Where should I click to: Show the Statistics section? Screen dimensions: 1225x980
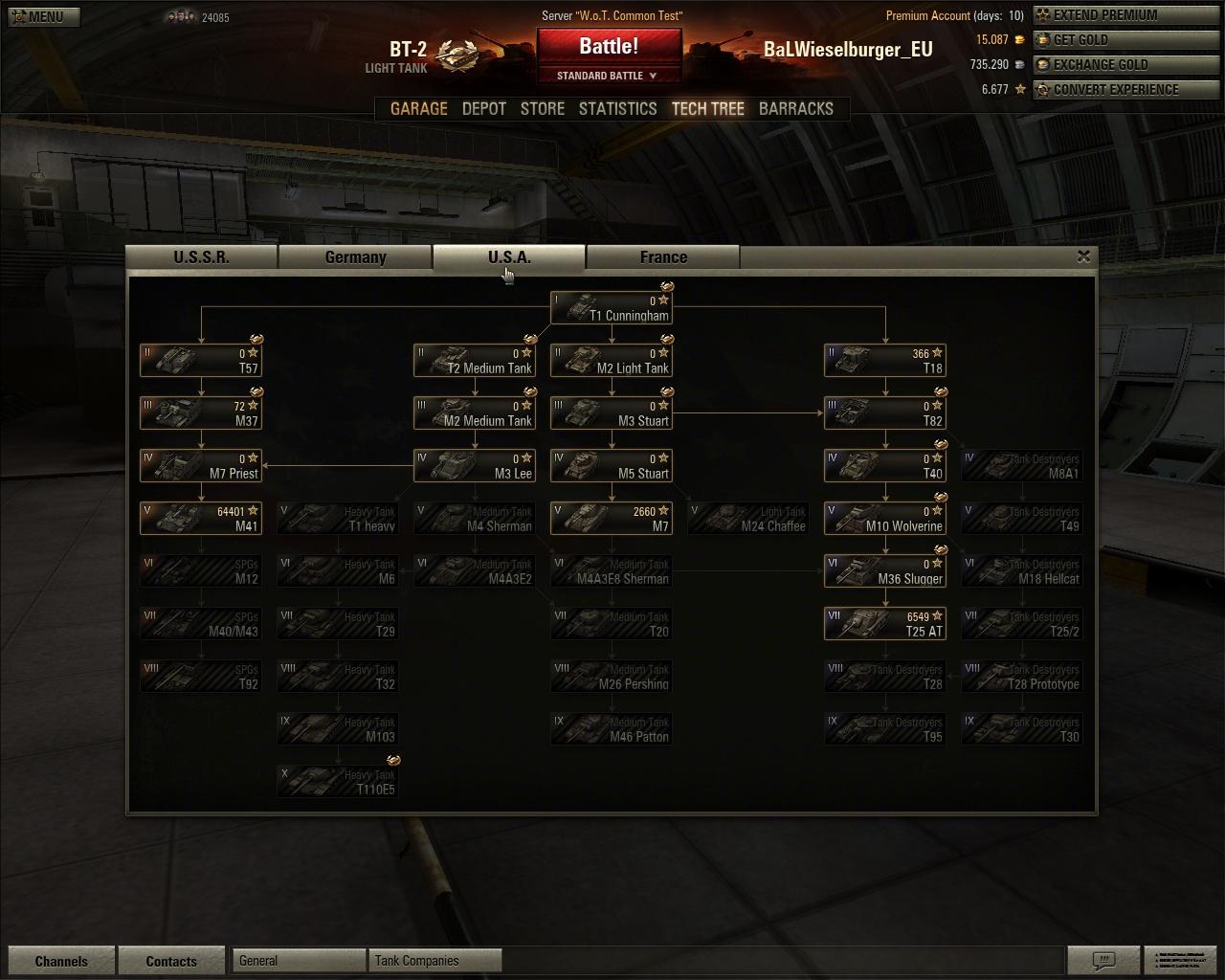coord(617,109)
